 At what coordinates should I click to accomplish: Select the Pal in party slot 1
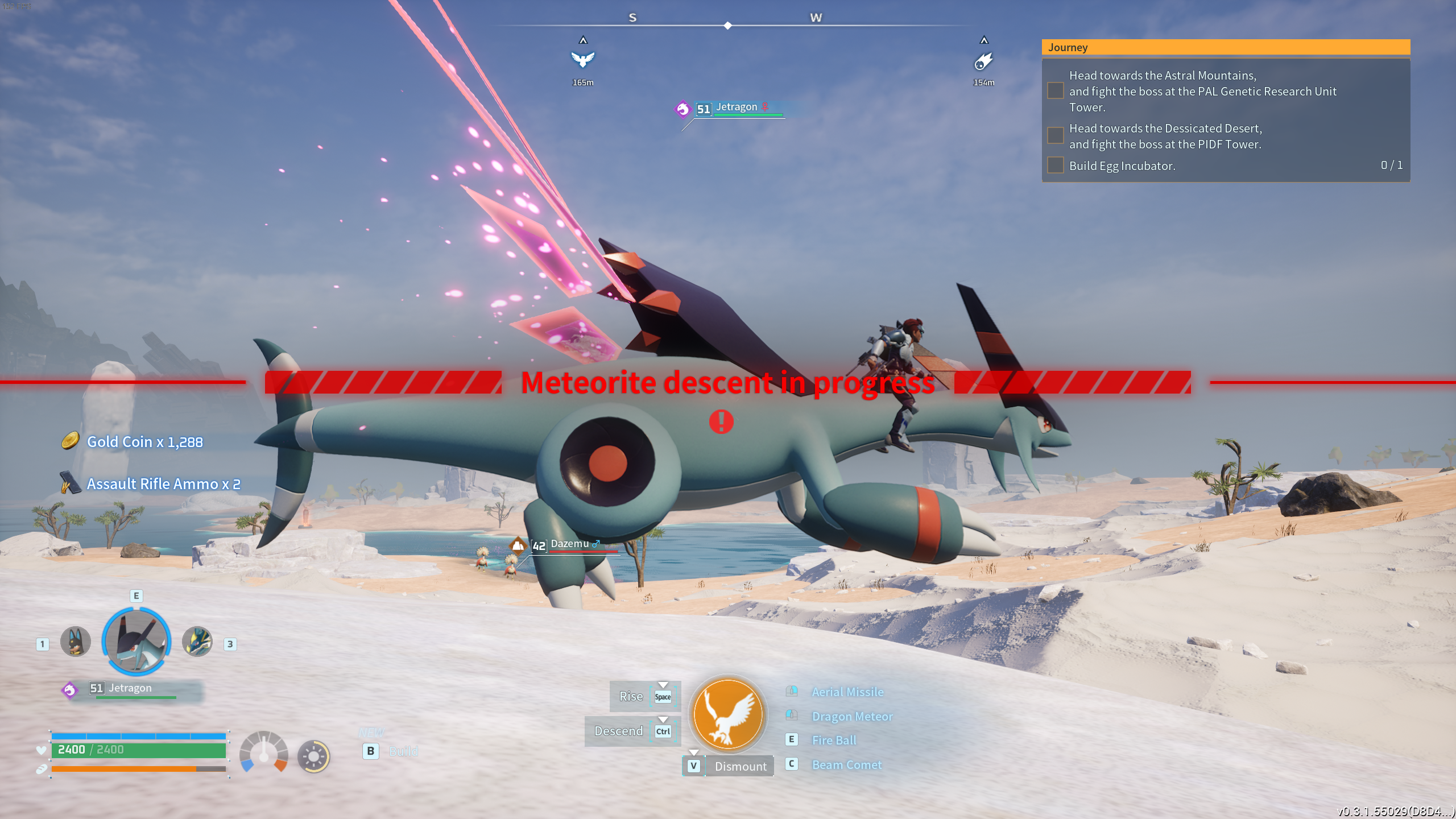tap(76, 641)
